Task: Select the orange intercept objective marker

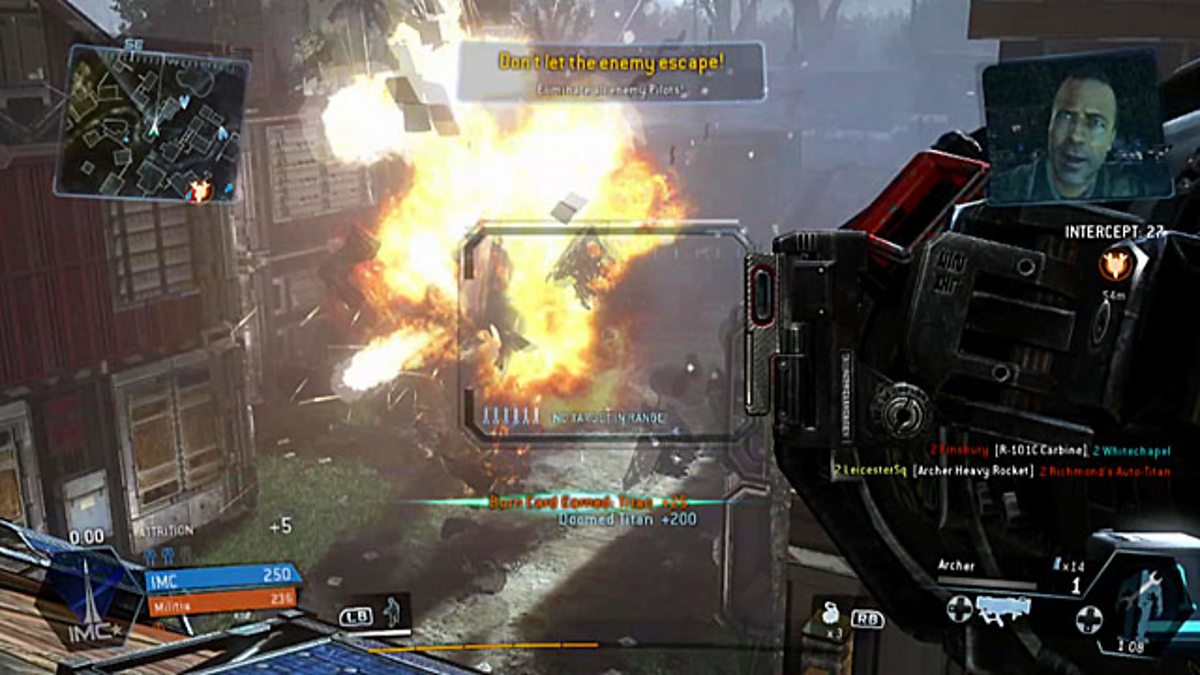Action: (1112, 265)
